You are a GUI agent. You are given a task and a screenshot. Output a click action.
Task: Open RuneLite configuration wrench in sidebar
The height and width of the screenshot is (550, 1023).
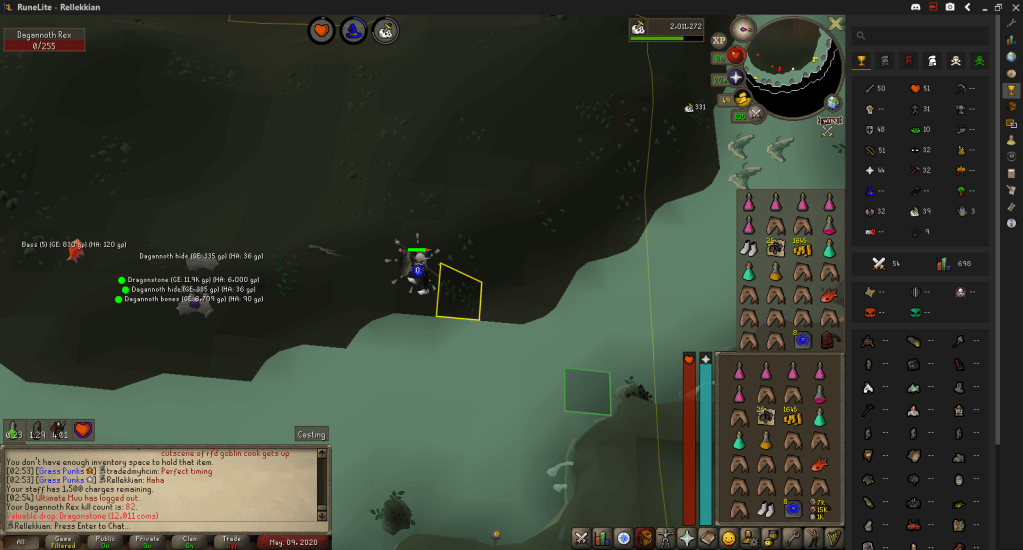pyautogui.click(x=1011, y=22)
